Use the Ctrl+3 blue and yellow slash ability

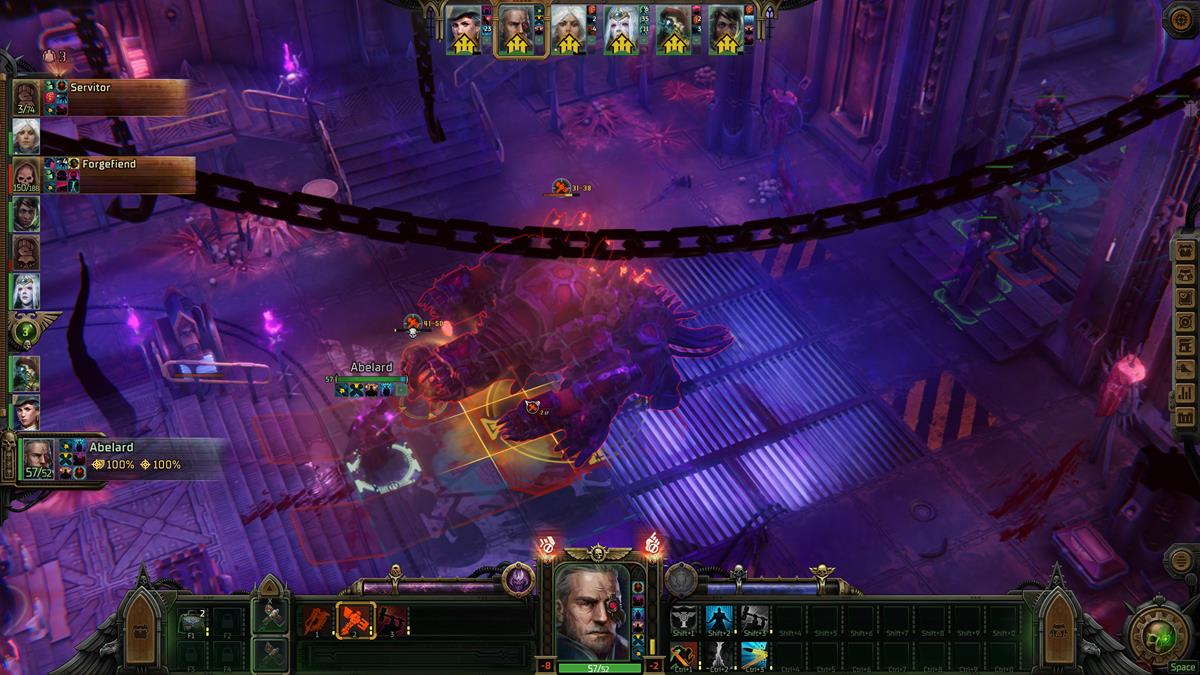[755, 655]
